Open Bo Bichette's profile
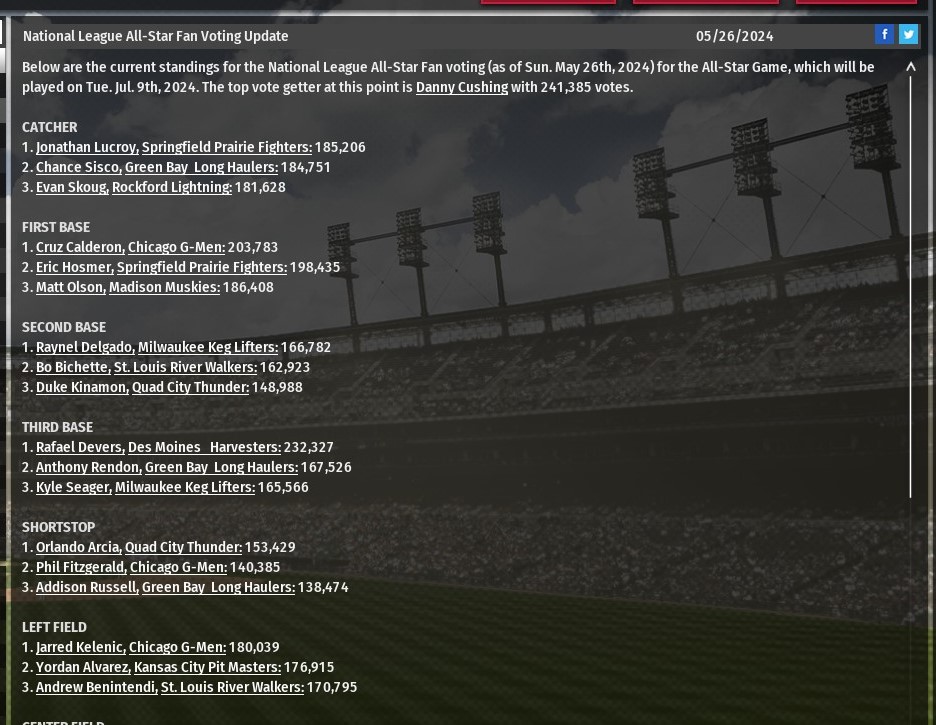Viewport: 936px width, 725px height. (72, 367)
